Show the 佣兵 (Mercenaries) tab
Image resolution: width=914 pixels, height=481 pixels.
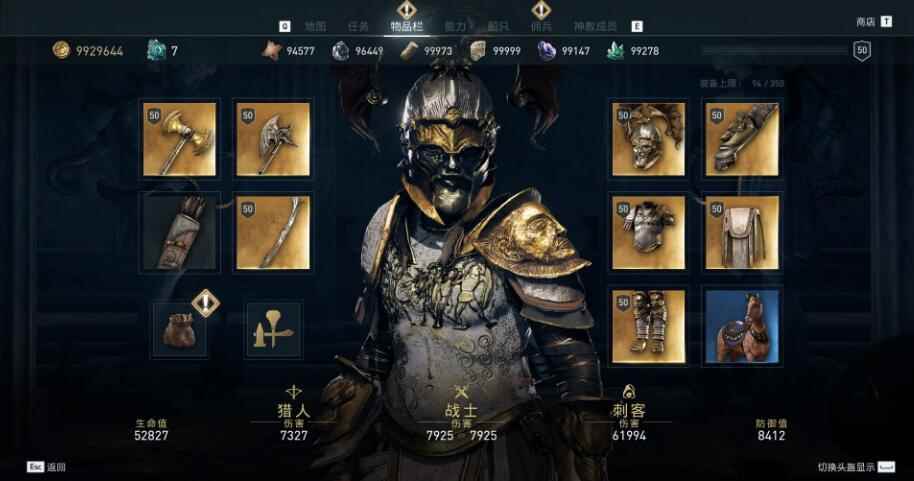point(540,26)
